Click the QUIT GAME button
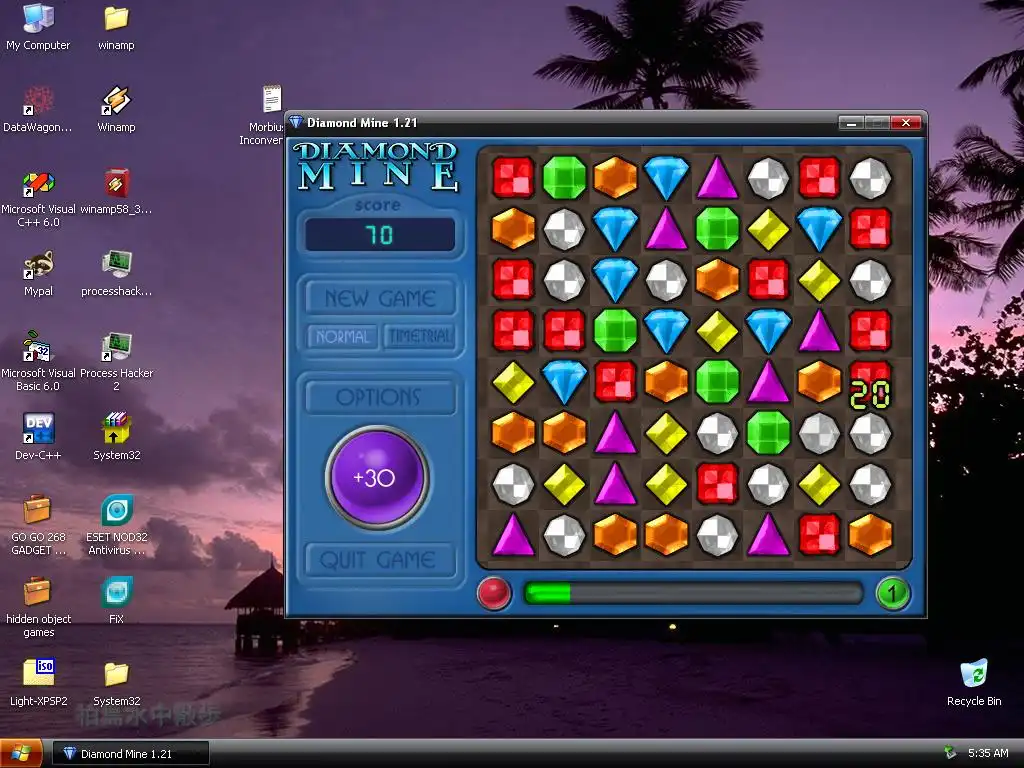This screenshot has width=1024, height=768. click(x=380, y=560)
